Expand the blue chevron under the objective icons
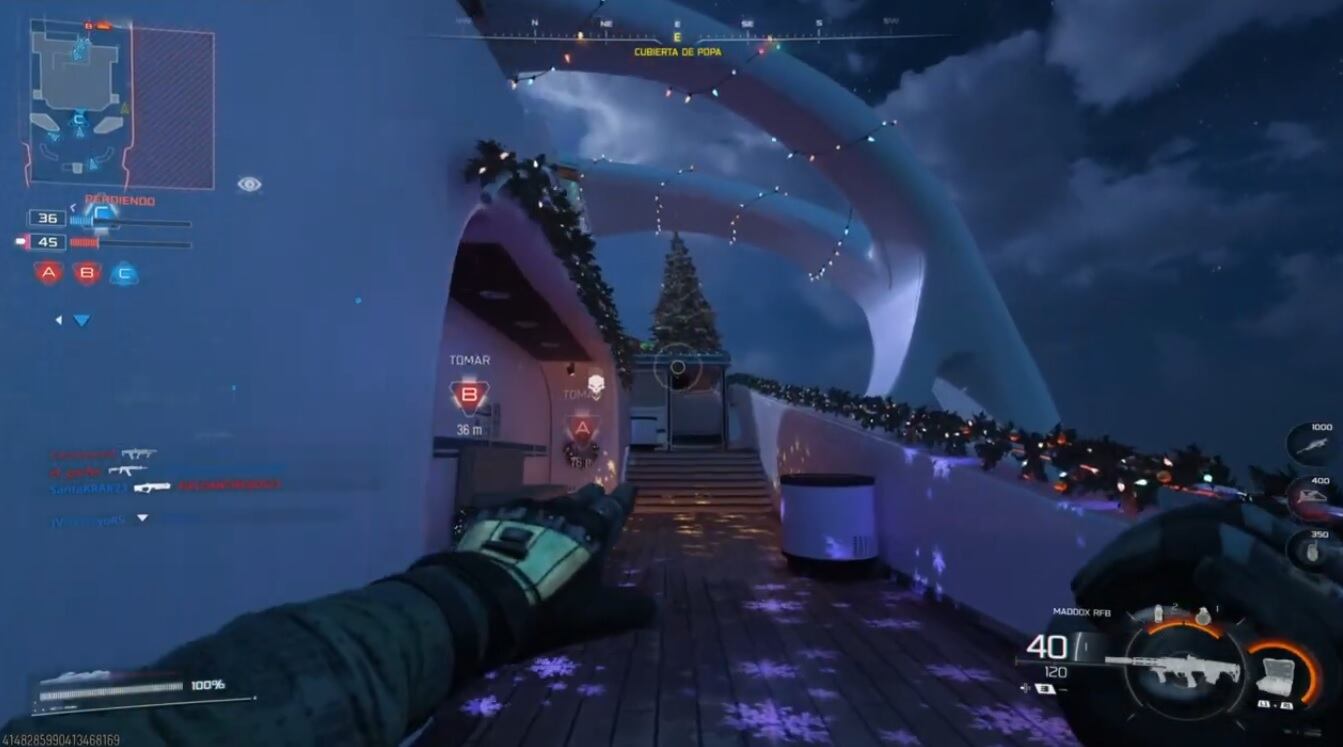The image size is (1343, 747). [81, 320]
